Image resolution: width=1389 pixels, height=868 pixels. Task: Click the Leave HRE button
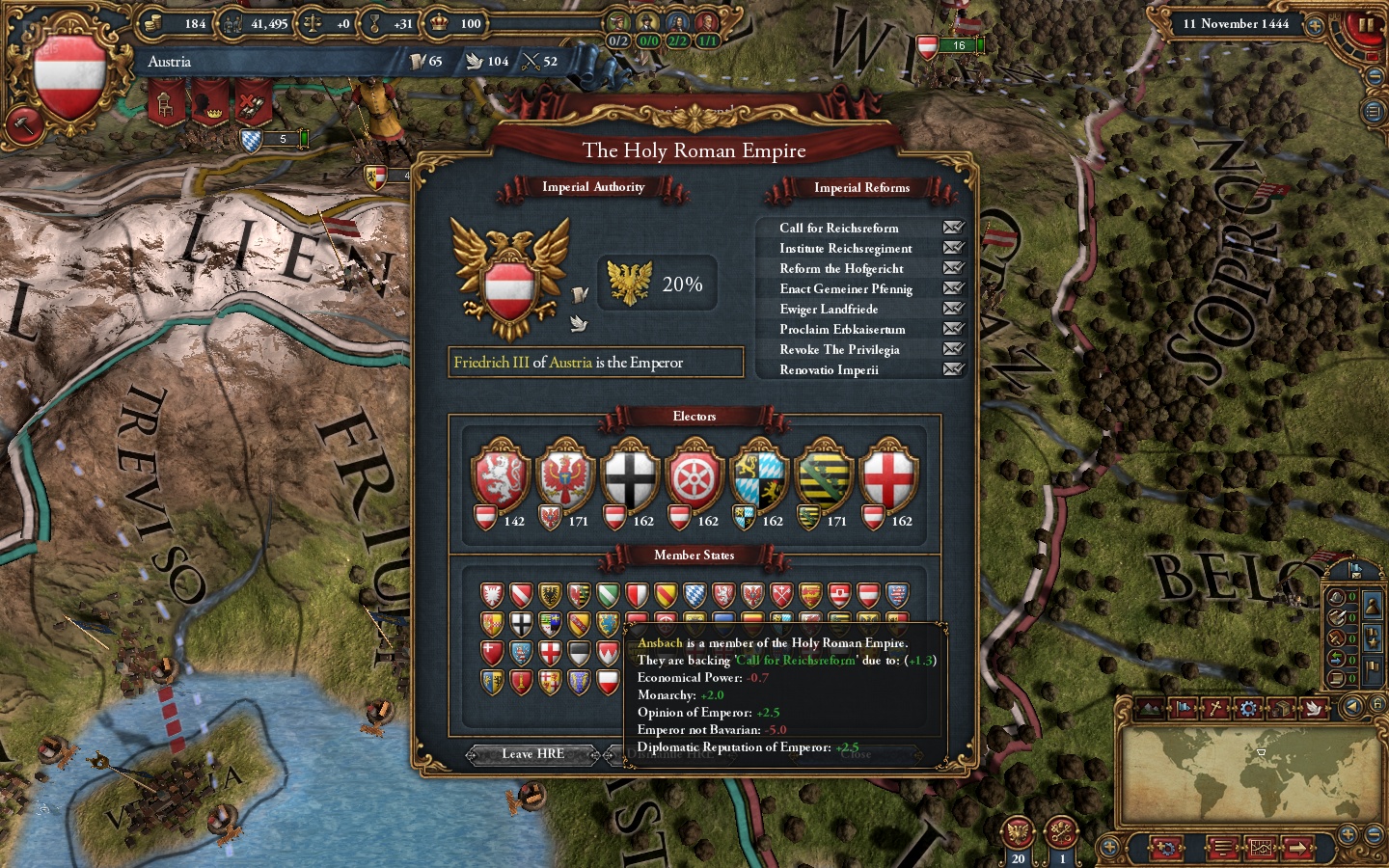(532, 754)
